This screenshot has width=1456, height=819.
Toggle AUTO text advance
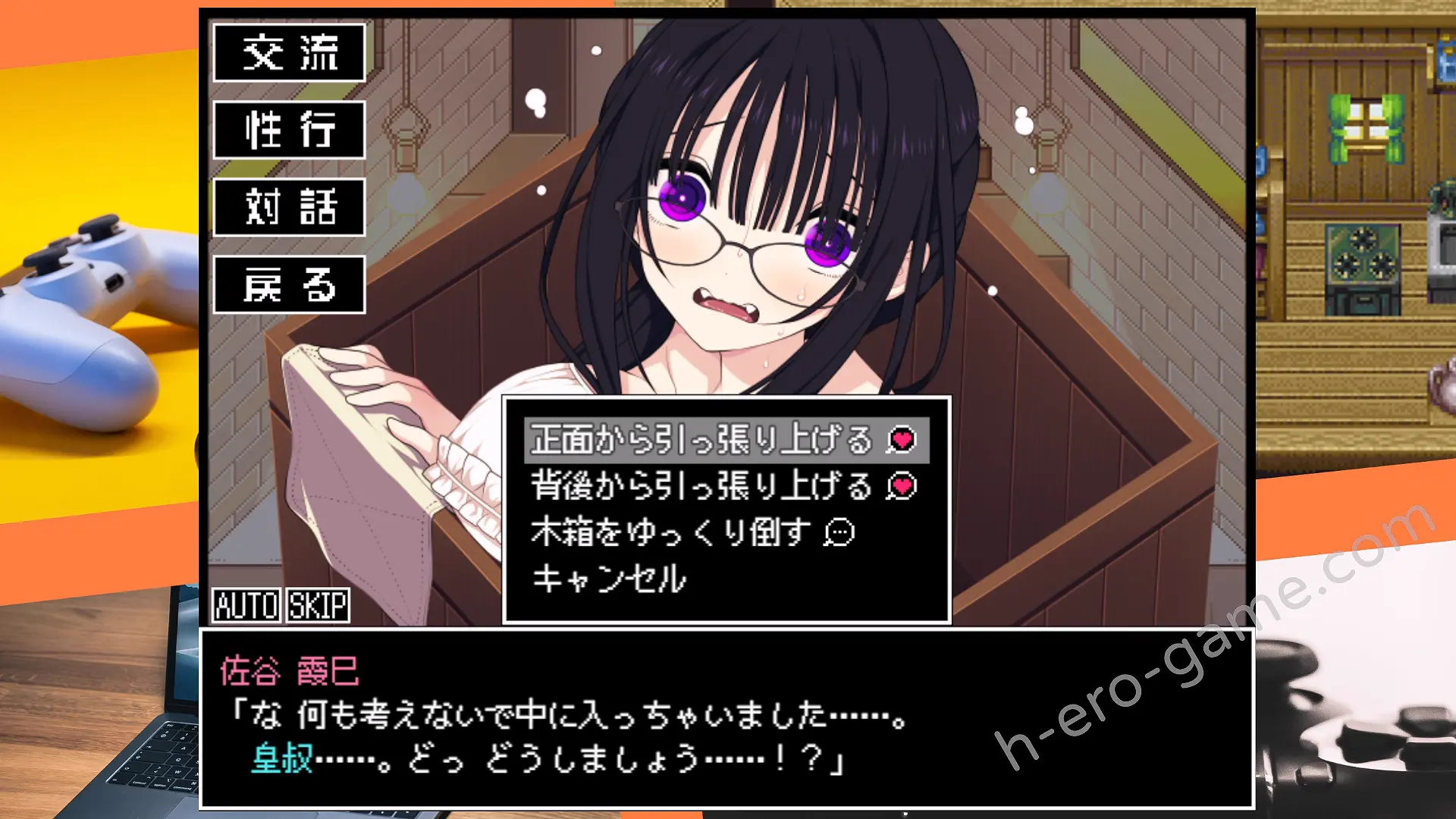click(x=246, y=605)
